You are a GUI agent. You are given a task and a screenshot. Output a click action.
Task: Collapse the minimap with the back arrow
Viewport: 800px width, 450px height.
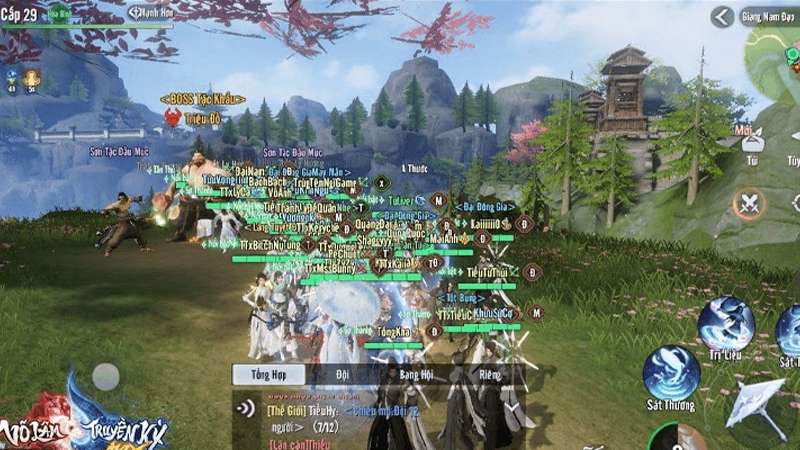[722, 16]
